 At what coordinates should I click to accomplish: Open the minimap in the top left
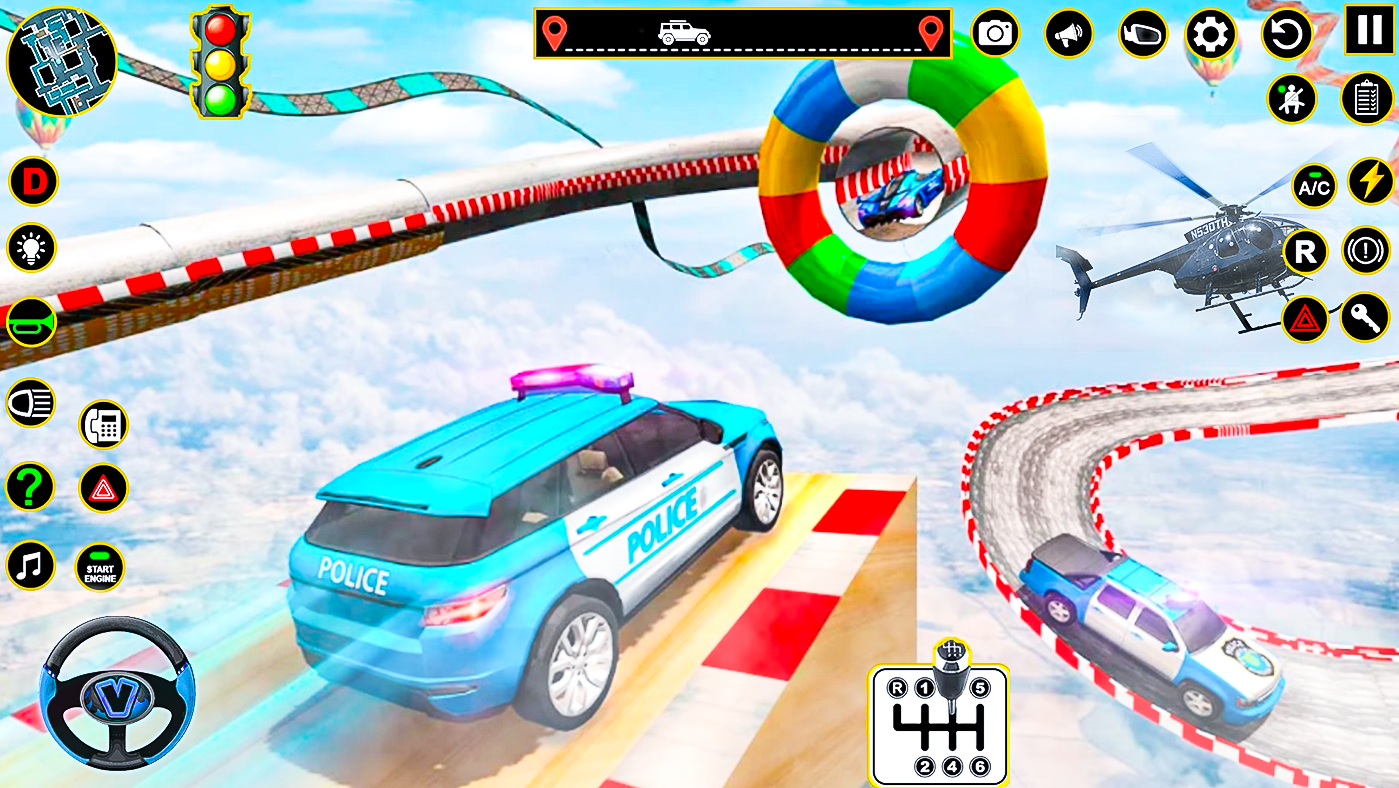63,62
